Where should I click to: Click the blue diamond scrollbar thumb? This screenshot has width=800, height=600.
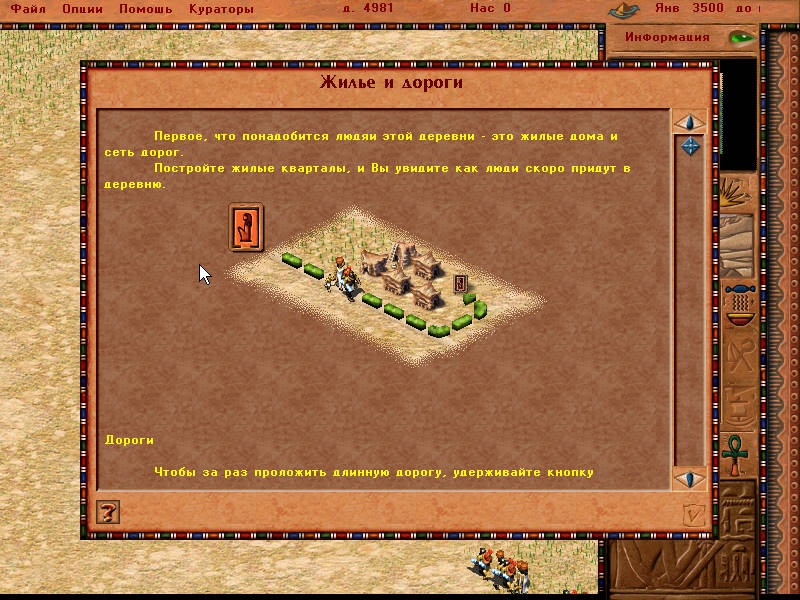tap(689, 147)
